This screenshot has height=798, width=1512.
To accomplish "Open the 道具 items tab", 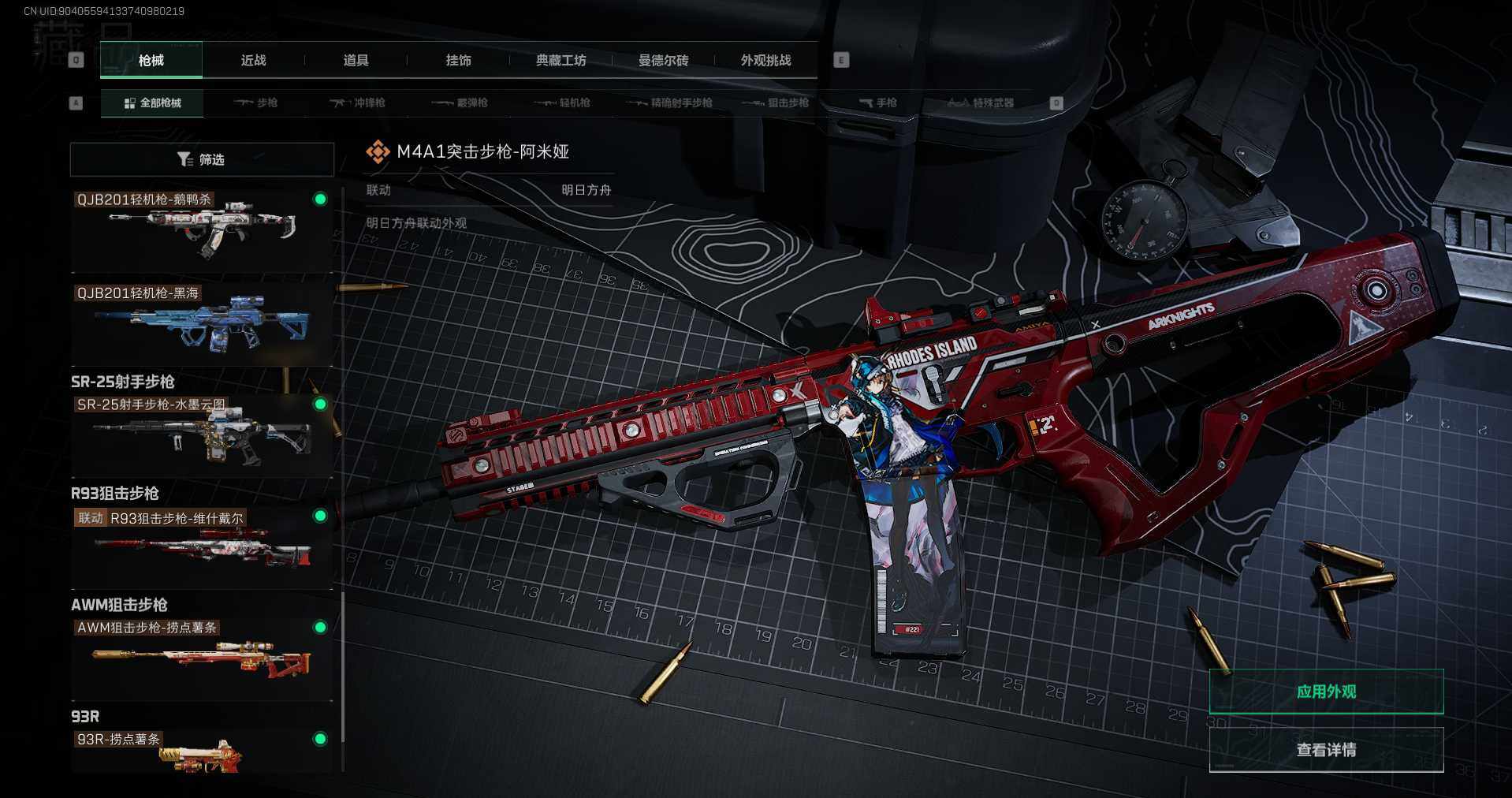I will pos(356,61).
